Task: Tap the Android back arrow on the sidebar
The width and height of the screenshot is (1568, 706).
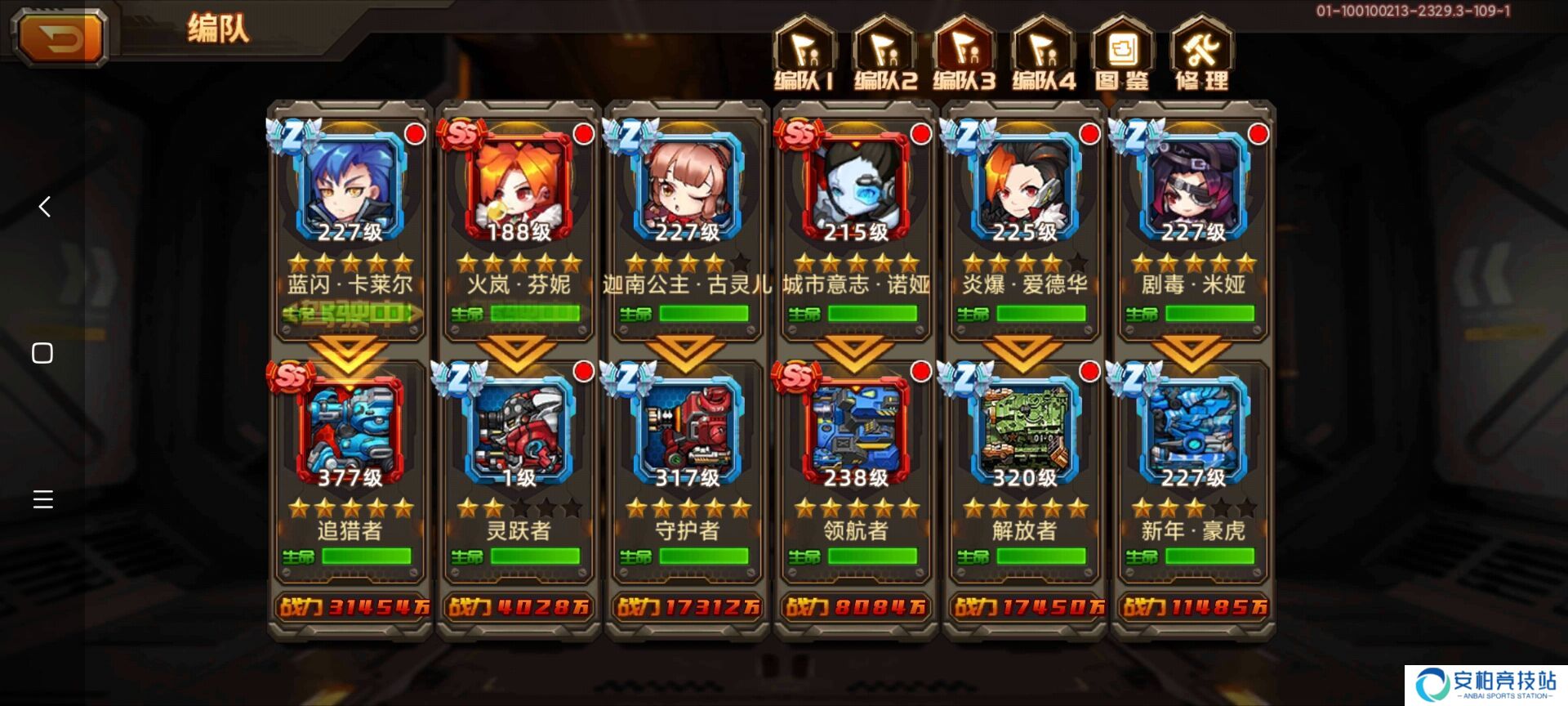Action: pyautogui.click(x=44, y=207)
